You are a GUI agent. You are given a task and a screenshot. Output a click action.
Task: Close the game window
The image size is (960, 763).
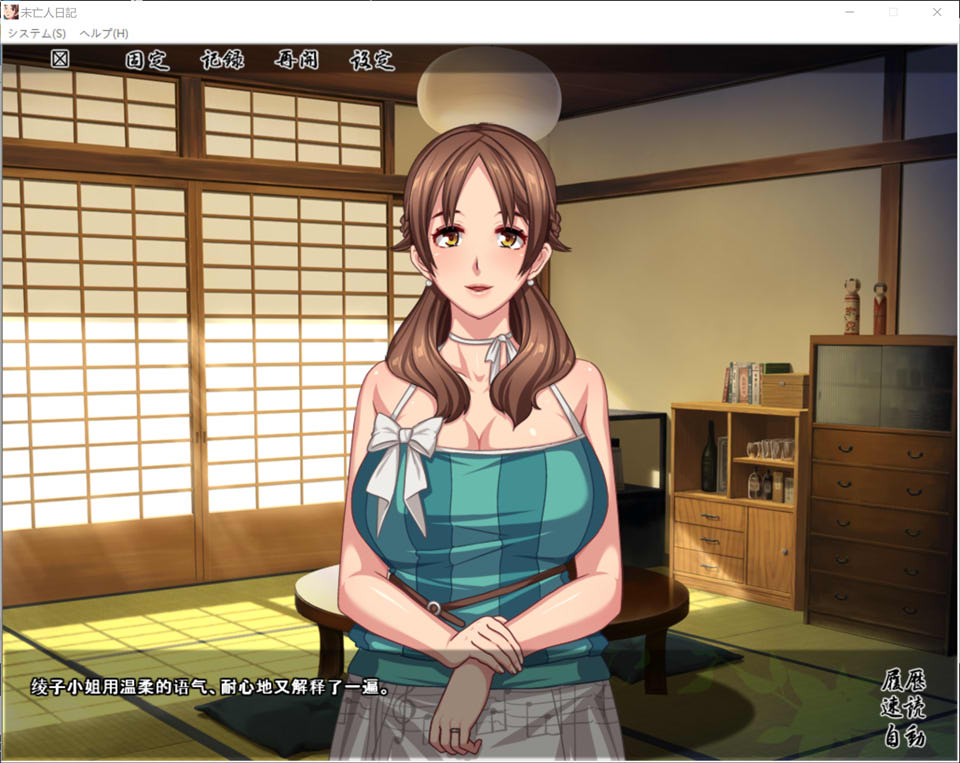[x=937, y=12]
